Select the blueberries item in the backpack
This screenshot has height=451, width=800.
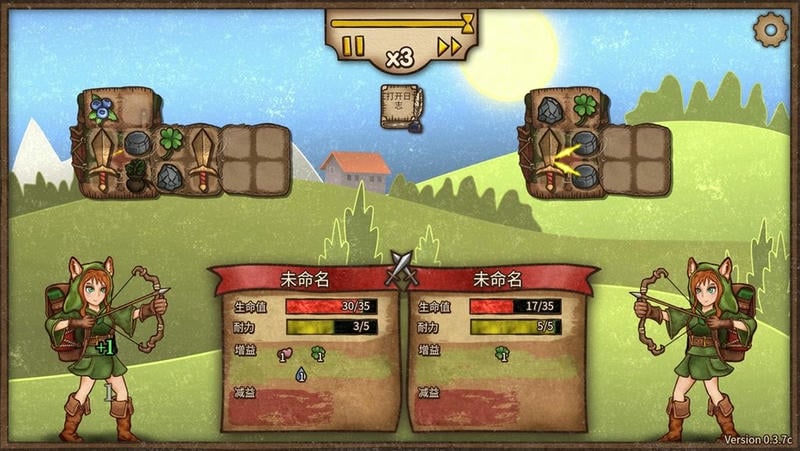[x=101, y=108]
